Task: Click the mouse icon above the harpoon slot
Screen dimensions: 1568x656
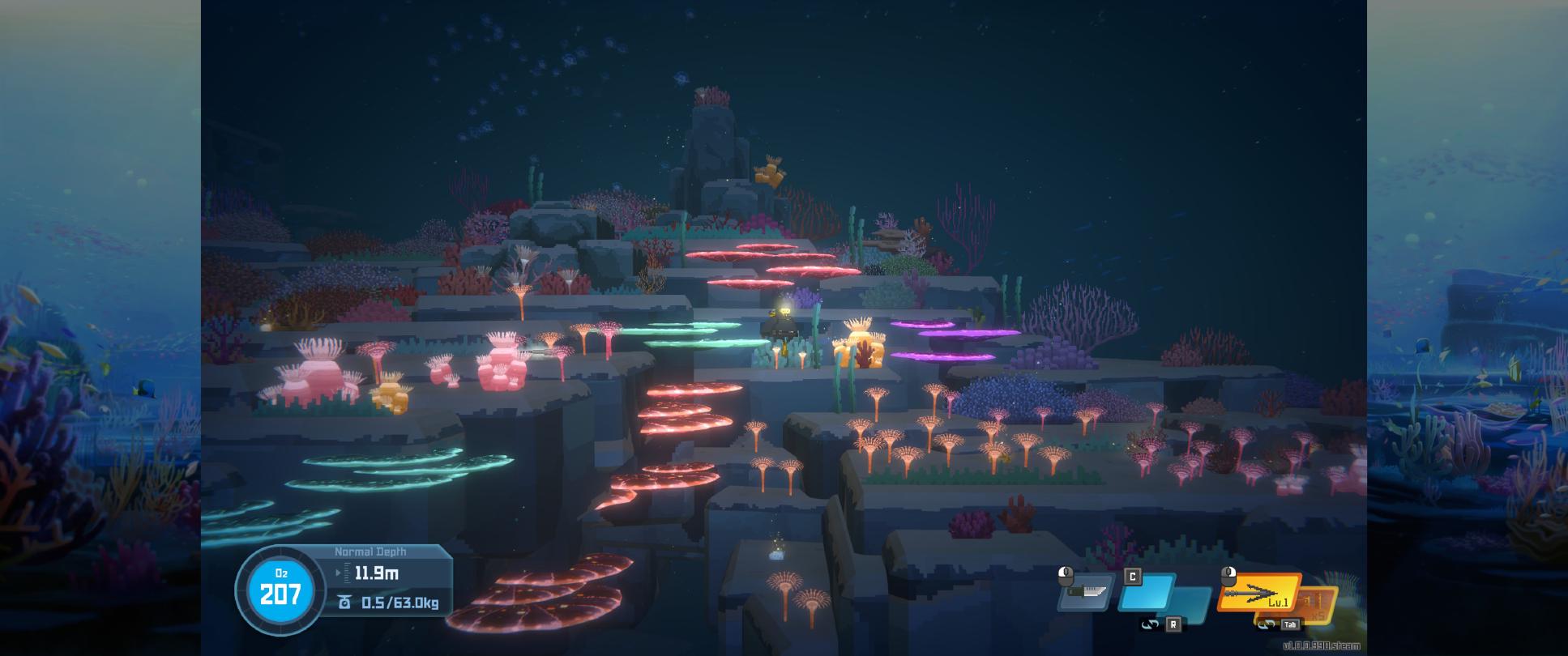Action: (1229, 576)
